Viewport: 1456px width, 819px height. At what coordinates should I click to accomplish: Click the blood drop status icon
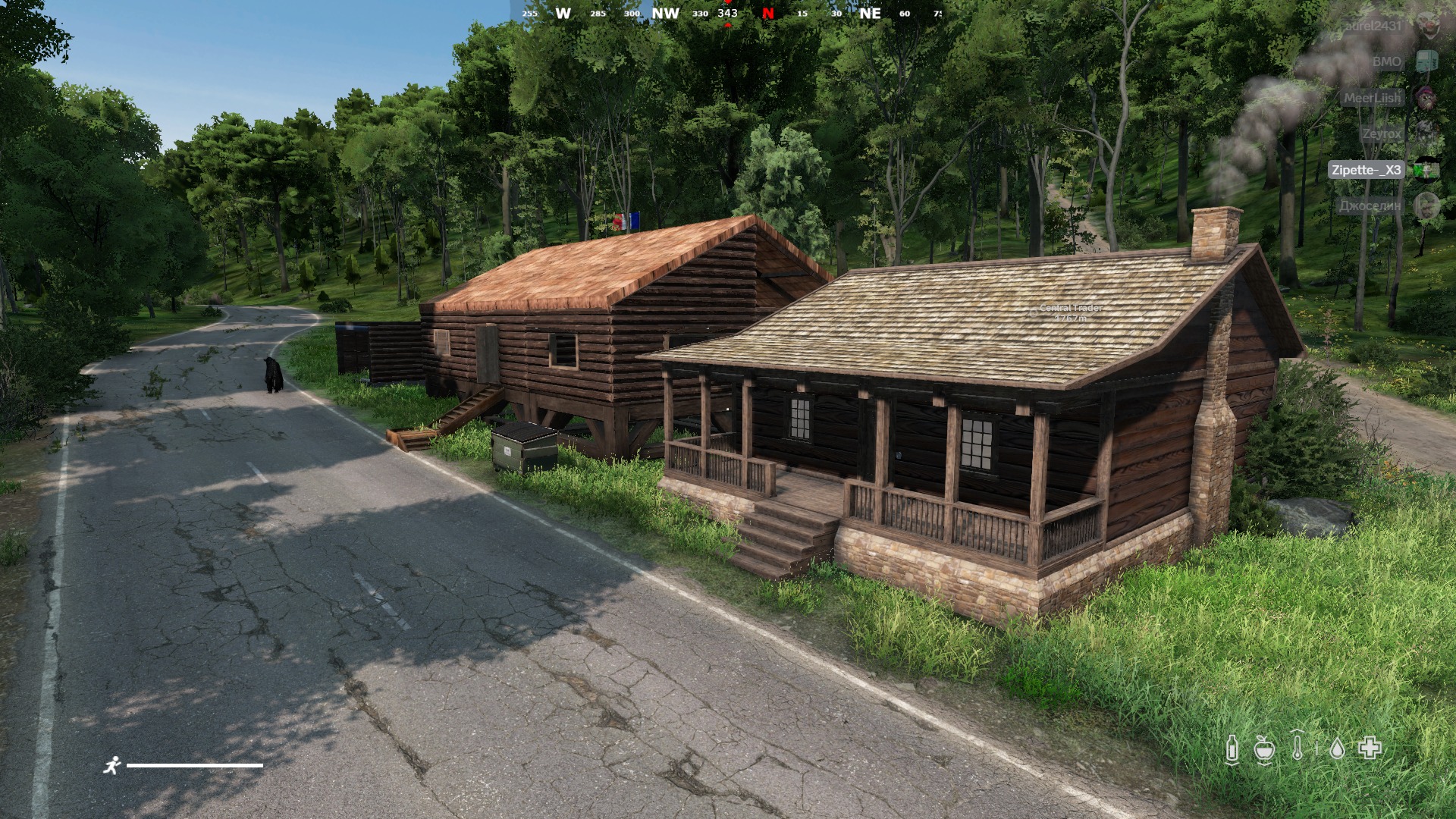[1338, 749]
